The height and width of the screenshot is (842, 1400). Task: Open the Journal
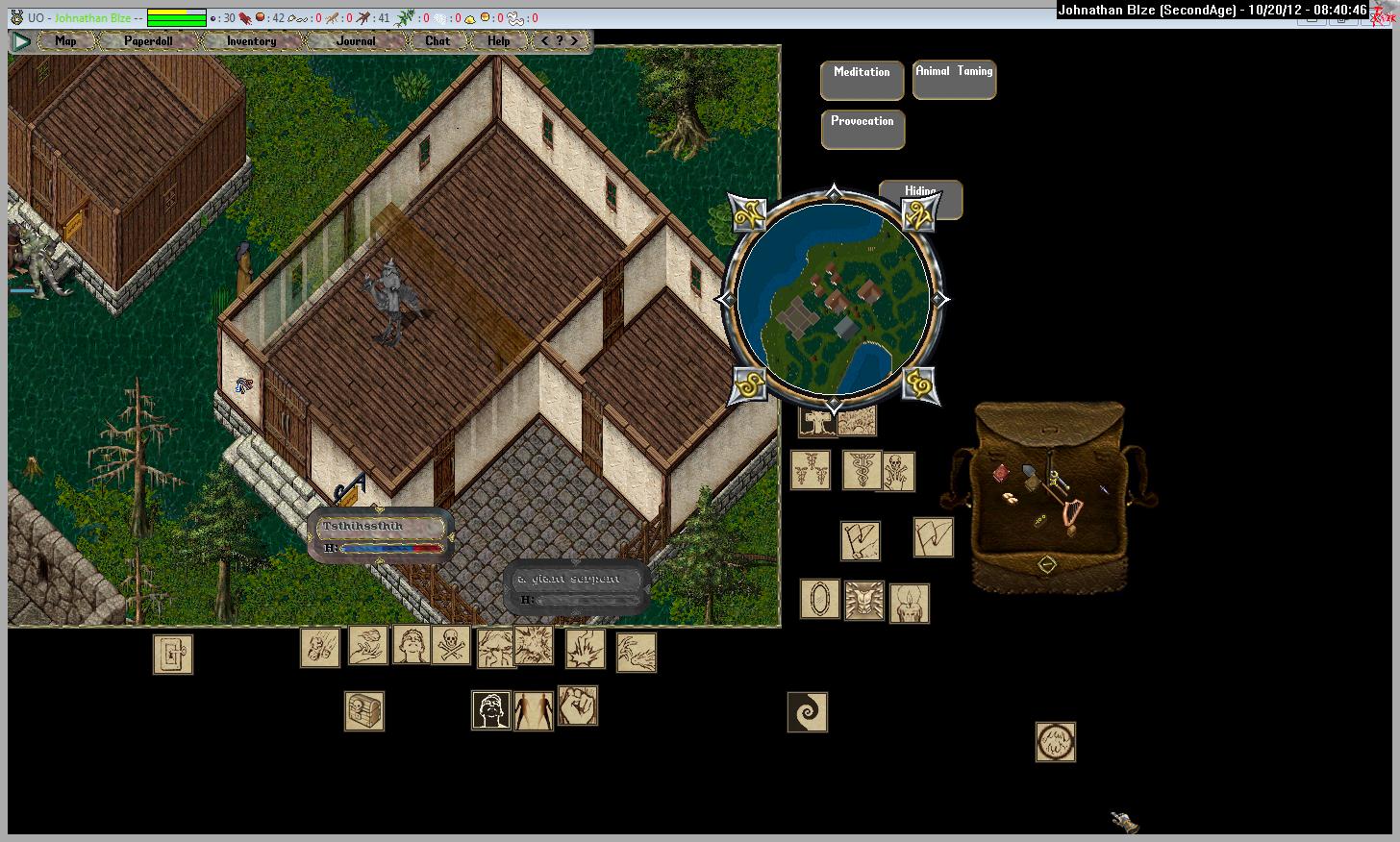pos(356,41)
